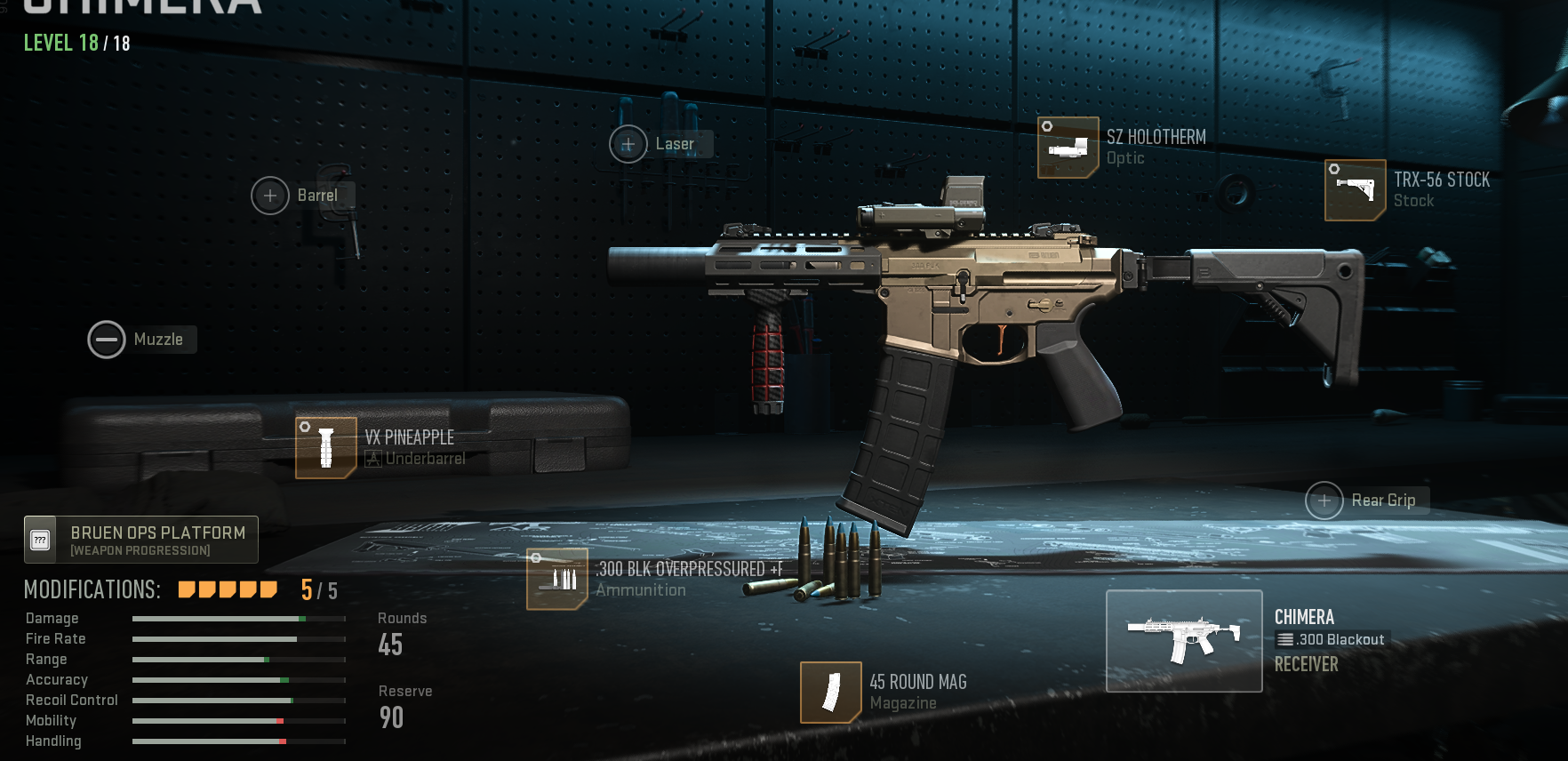This screenshot has height=761, width=1568.
Task: Add a Laser attachment
Action: (628, 144)
